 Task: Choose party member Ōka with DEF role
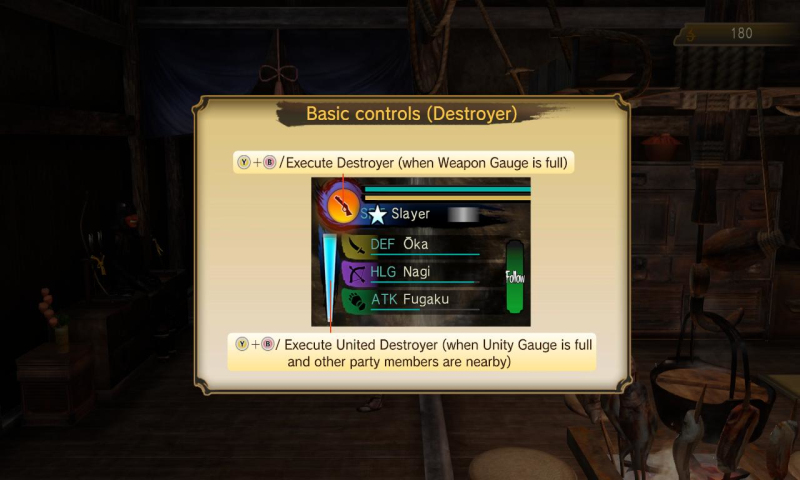pyautogui.click(x=420, y=245)
